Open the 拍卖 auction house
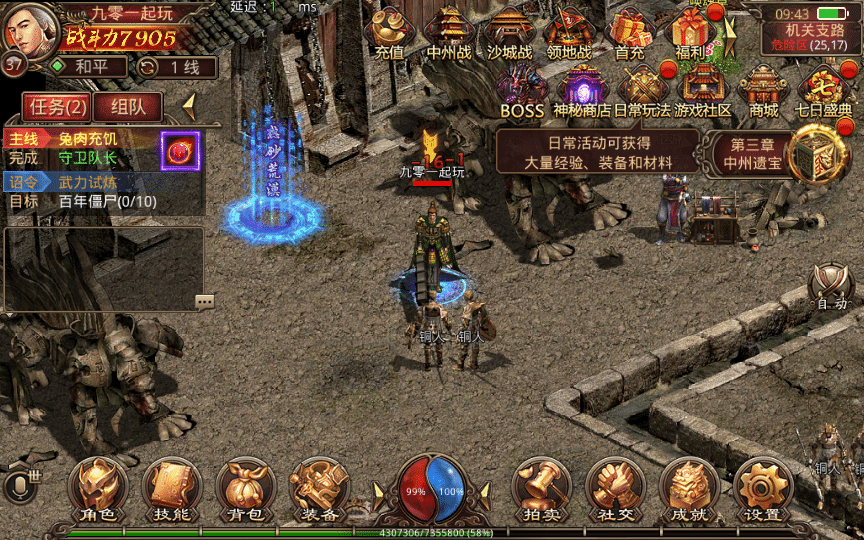The height and width of the screenshot is (540, 864). 541,491
